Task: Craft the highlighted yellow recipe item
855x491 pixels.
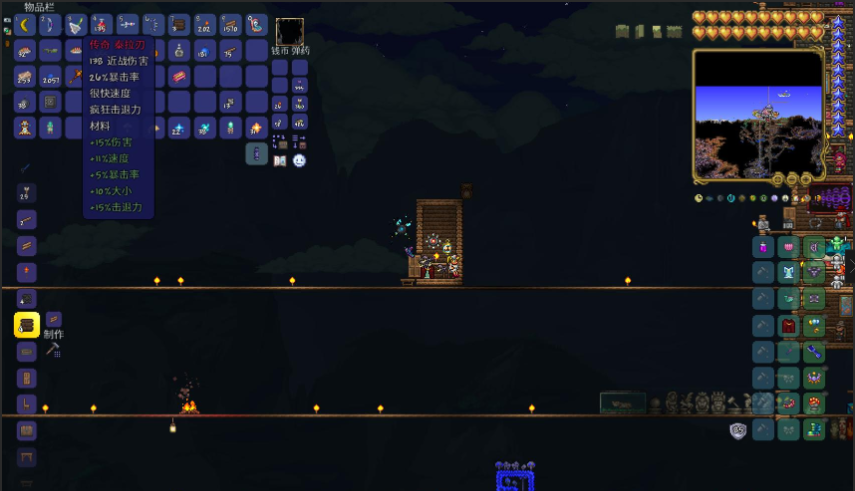Action: pyautogui.click(x=26, y=324)
